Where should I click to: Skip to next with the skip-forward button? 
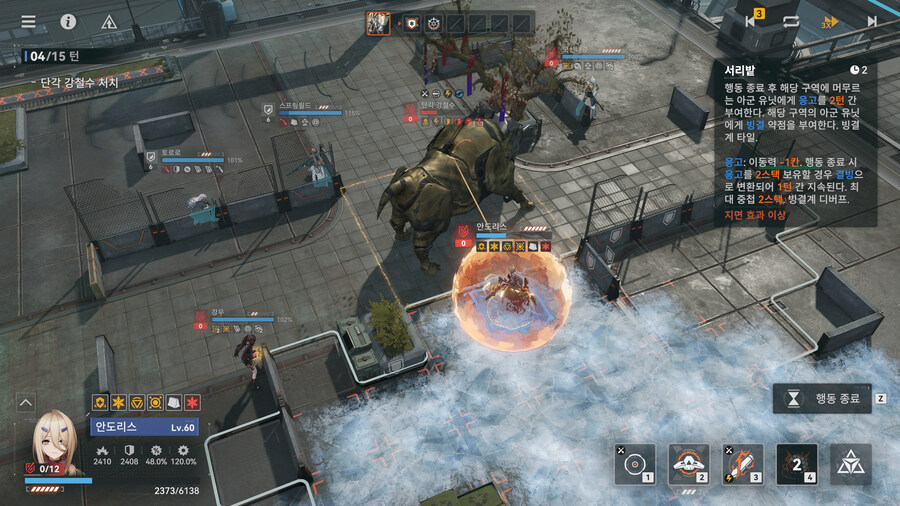click(872, 21)
